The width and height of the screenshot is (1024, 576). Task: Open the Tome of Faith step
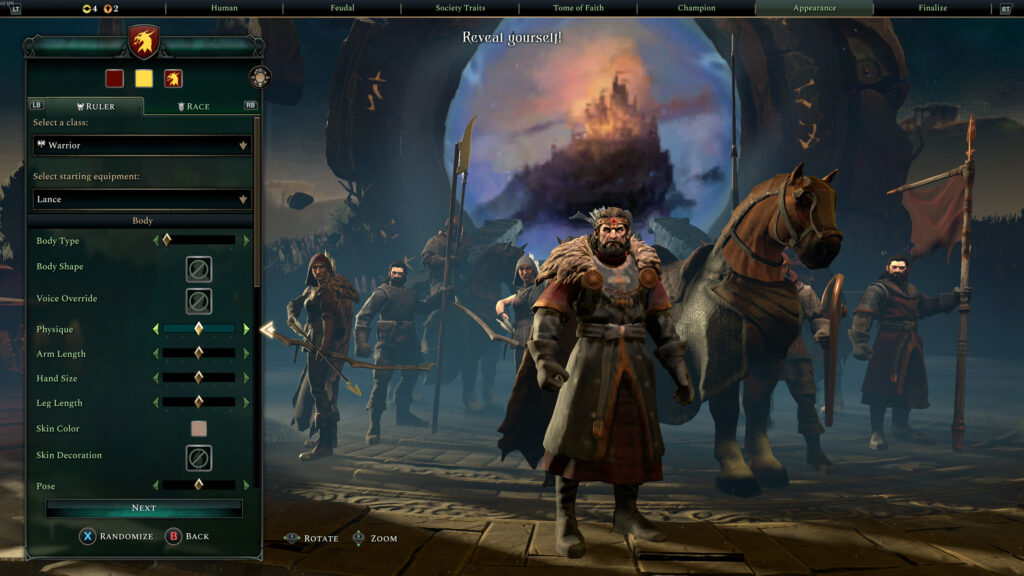[x=578, y=8]
